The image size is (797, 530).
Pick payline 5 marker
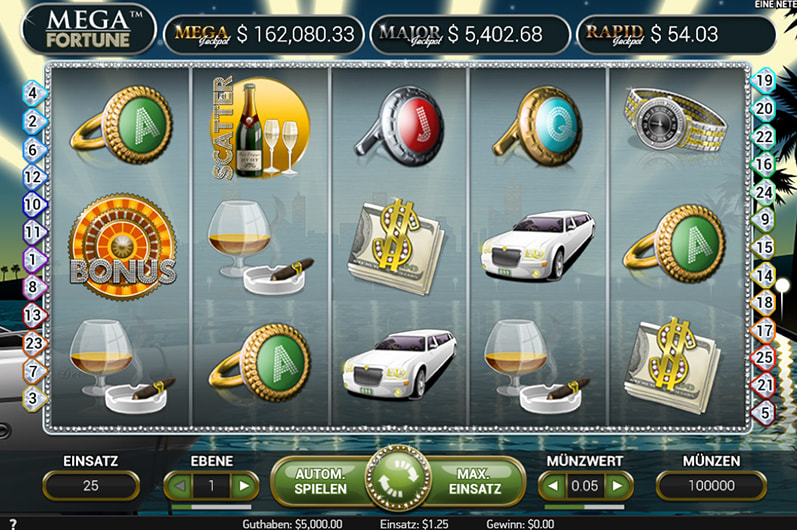point(765,411)
